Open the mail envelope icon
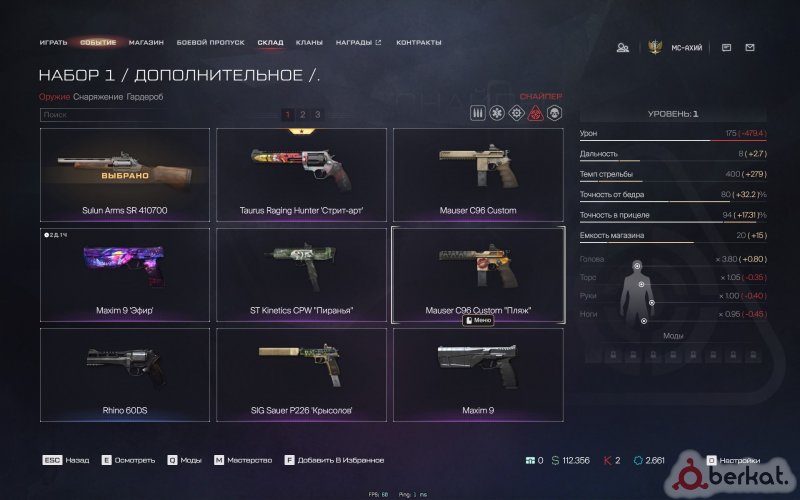The image size is (800, 500). 750,47
